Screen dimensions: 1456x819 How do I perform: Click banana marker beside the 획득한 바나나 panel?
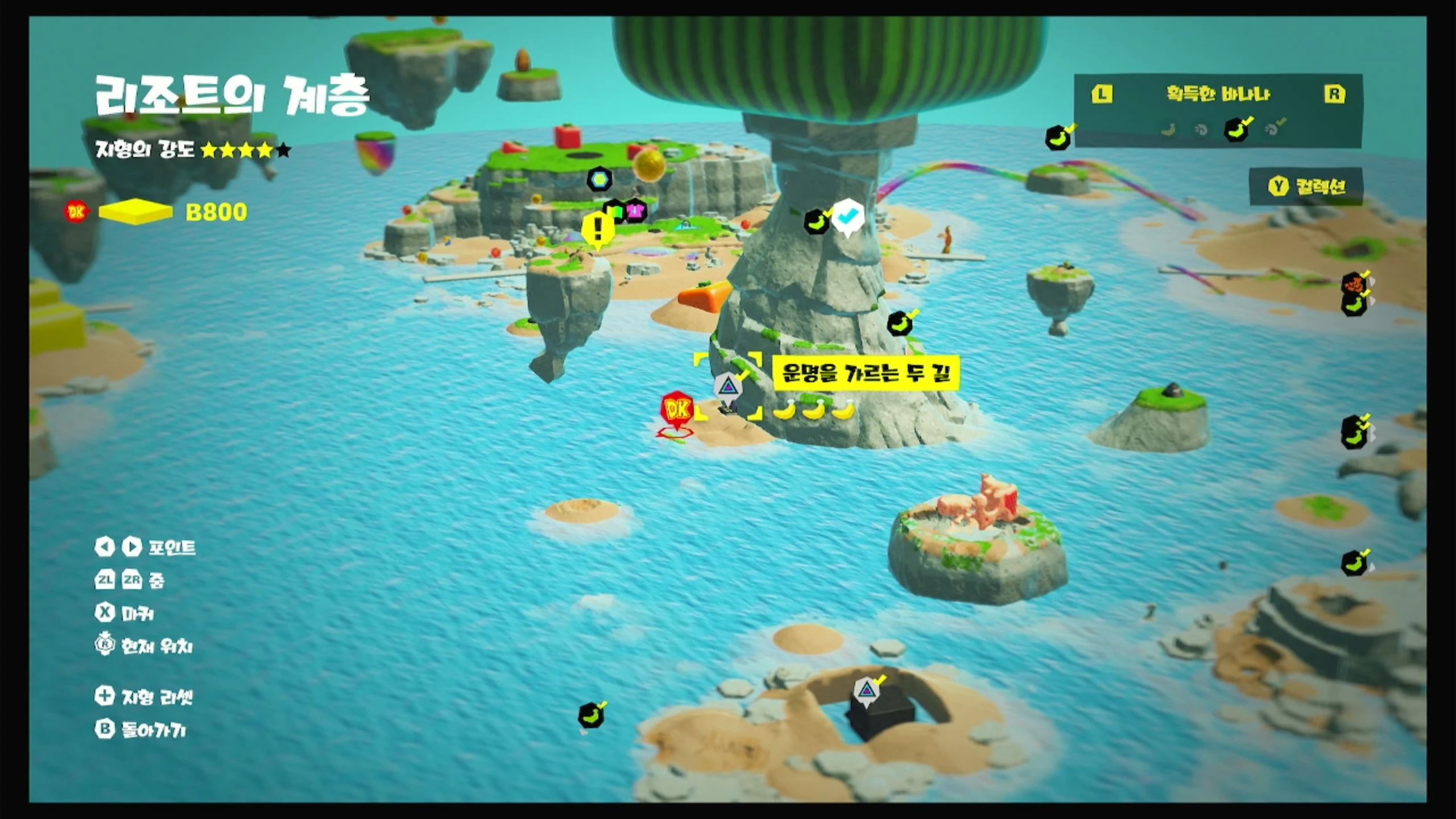(1058, 138)
